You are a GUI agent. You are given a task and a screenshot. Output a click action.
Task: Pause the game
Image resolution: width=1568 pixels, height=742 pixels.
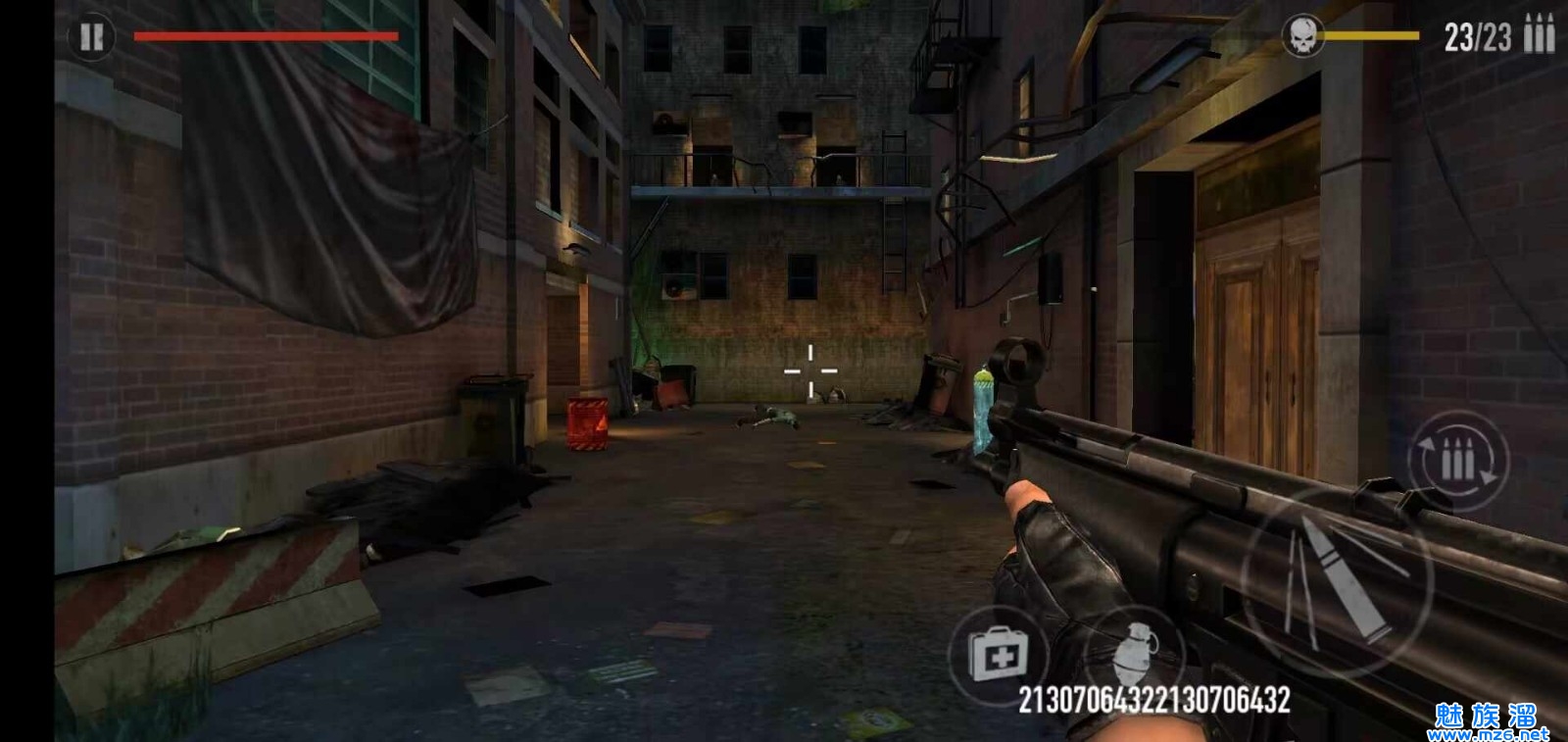[x=91, y=37]
